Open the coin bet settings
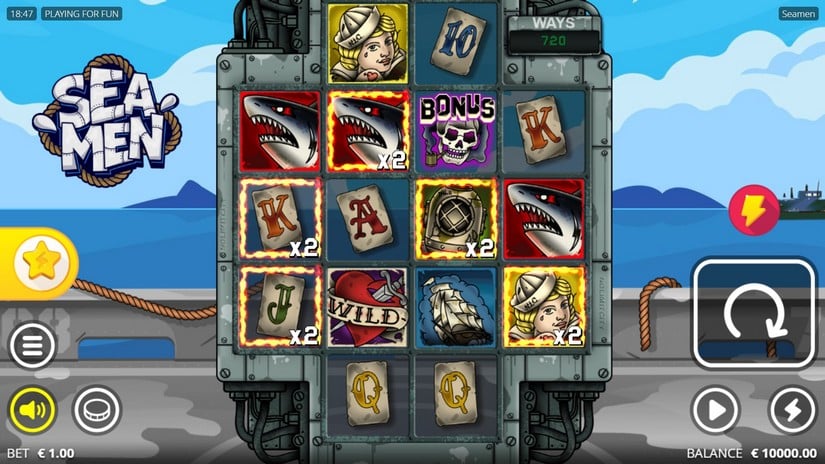The height and width of the screenshot is (464, 825). [x=97, y=409]
